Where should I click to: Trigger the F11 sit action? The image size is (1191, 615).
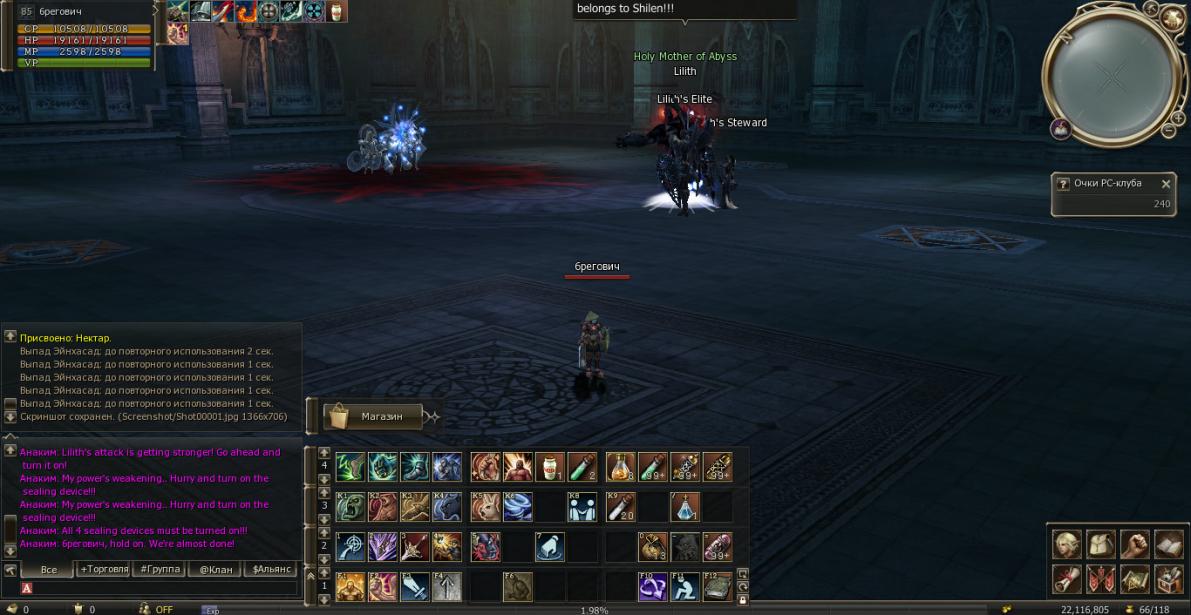[685, 586]
